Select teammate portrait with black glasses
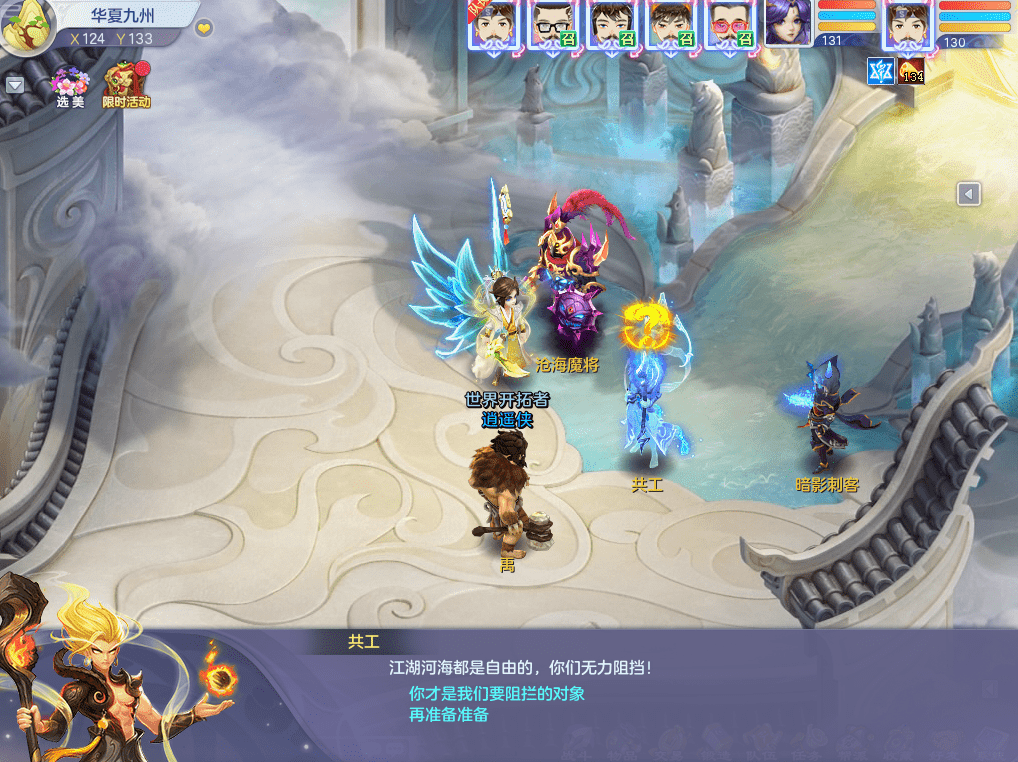The width and height of the screenshot is (1018, 762). (549, 24)
